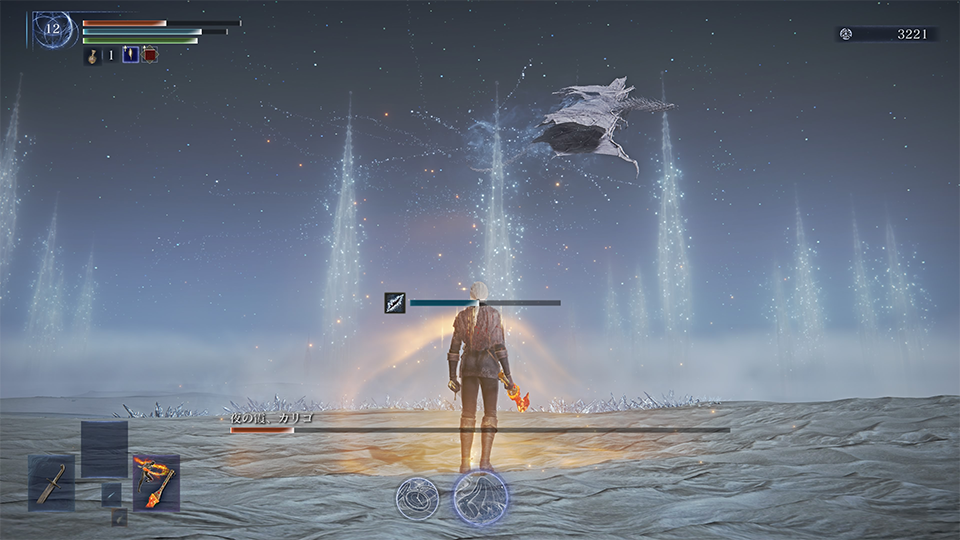Click the level 12 character emblem
This screenshot has width=960, height=540.
pyautogui.click(x=53, y=30)
